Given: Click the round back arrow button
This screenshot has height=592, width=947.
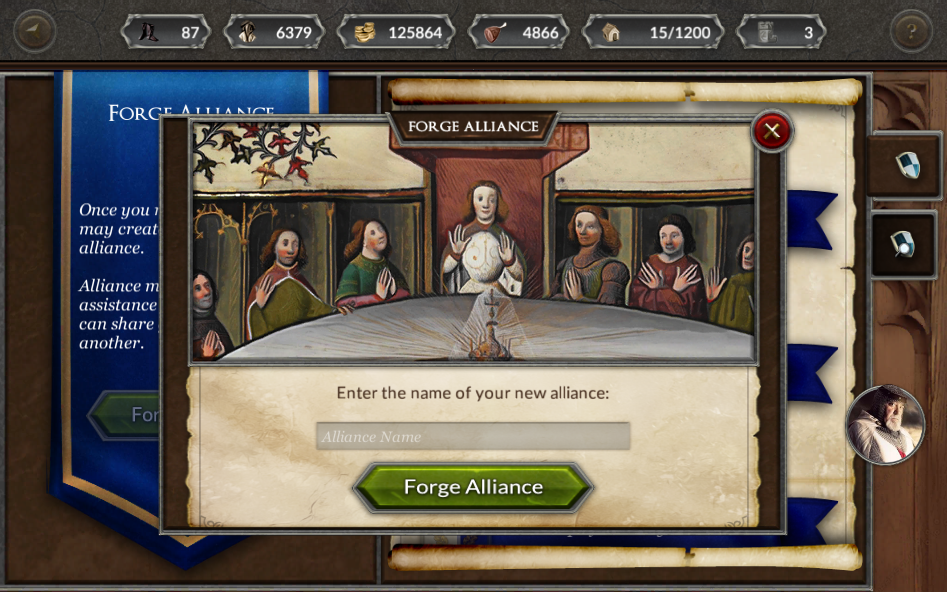Looking at the screenshot, I should click(x=34, y=31).
